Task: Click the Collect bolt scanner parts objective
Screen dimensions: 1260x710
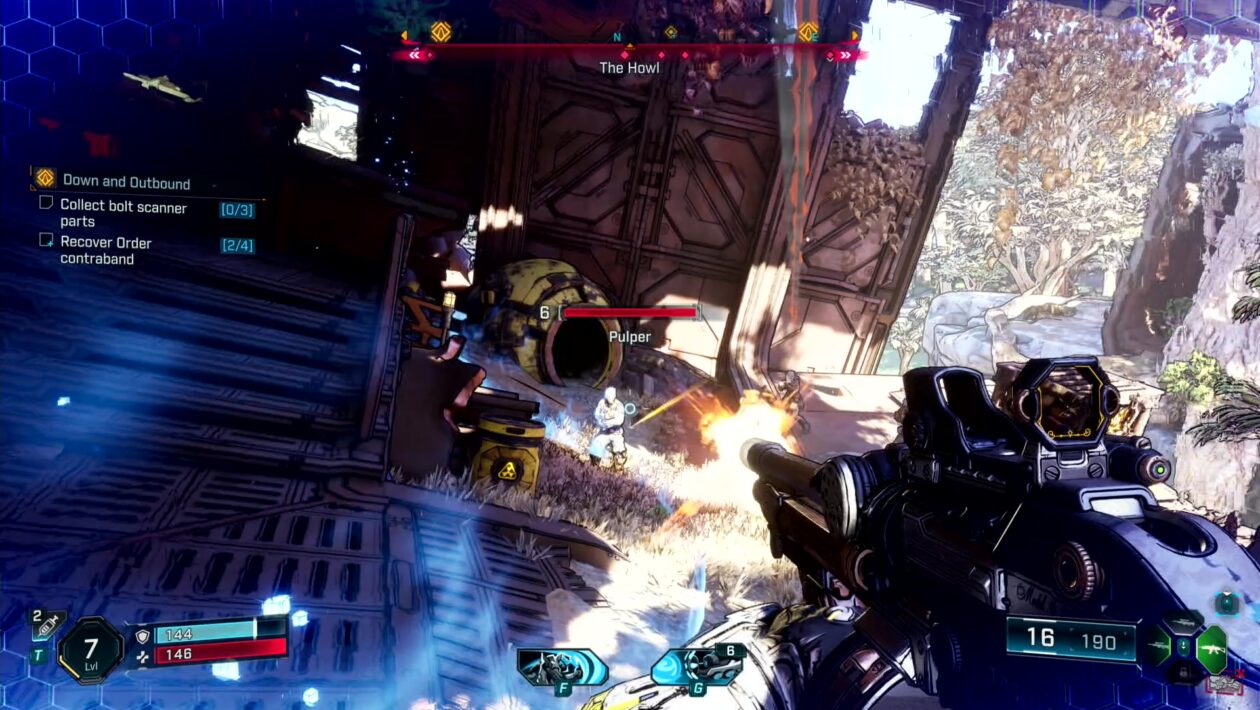Action: [123, 213]
